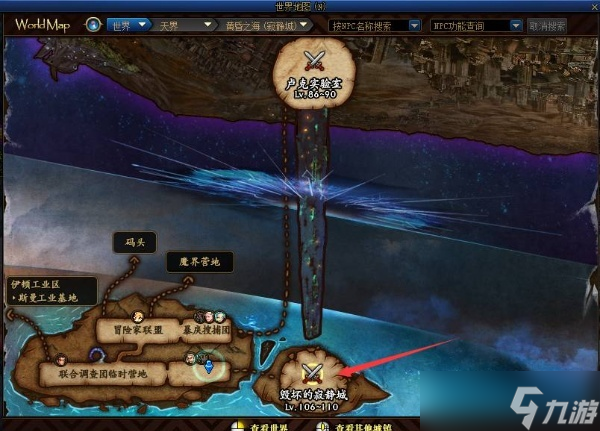
Task: Click the round globe icon beside WorldMap
Action: [x=92, y=24]
